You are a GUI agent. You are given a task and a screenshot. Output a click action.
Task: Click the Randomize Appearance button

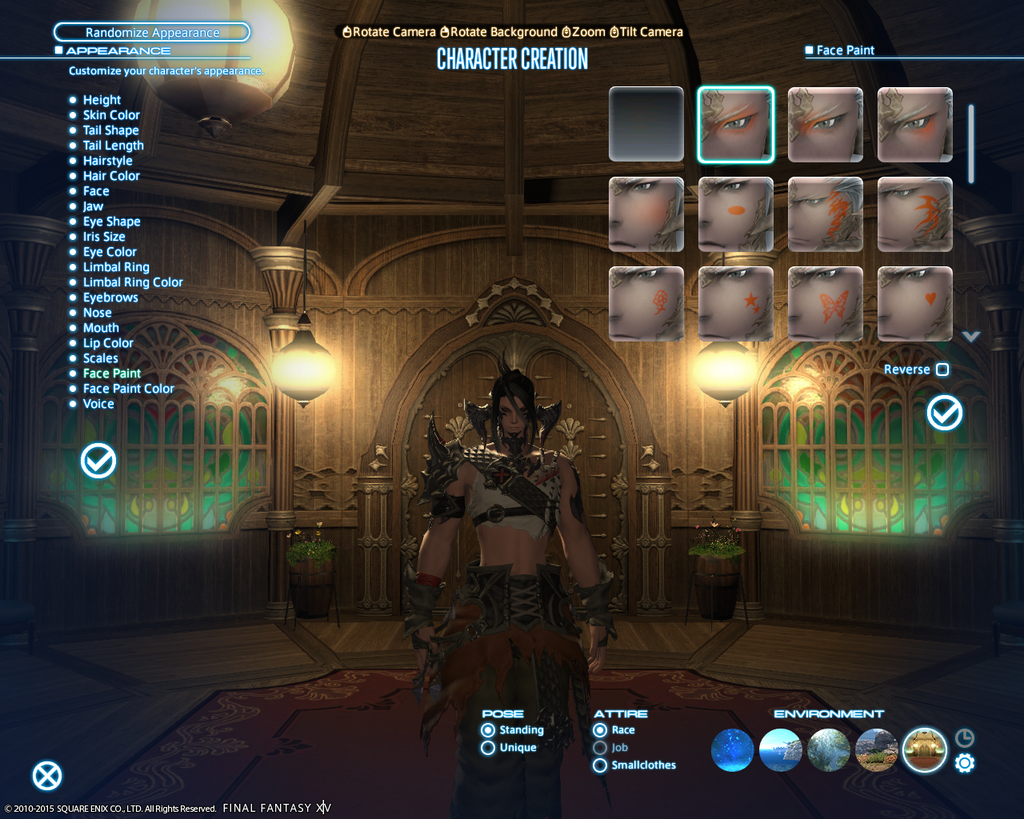(x=152, y=33)
